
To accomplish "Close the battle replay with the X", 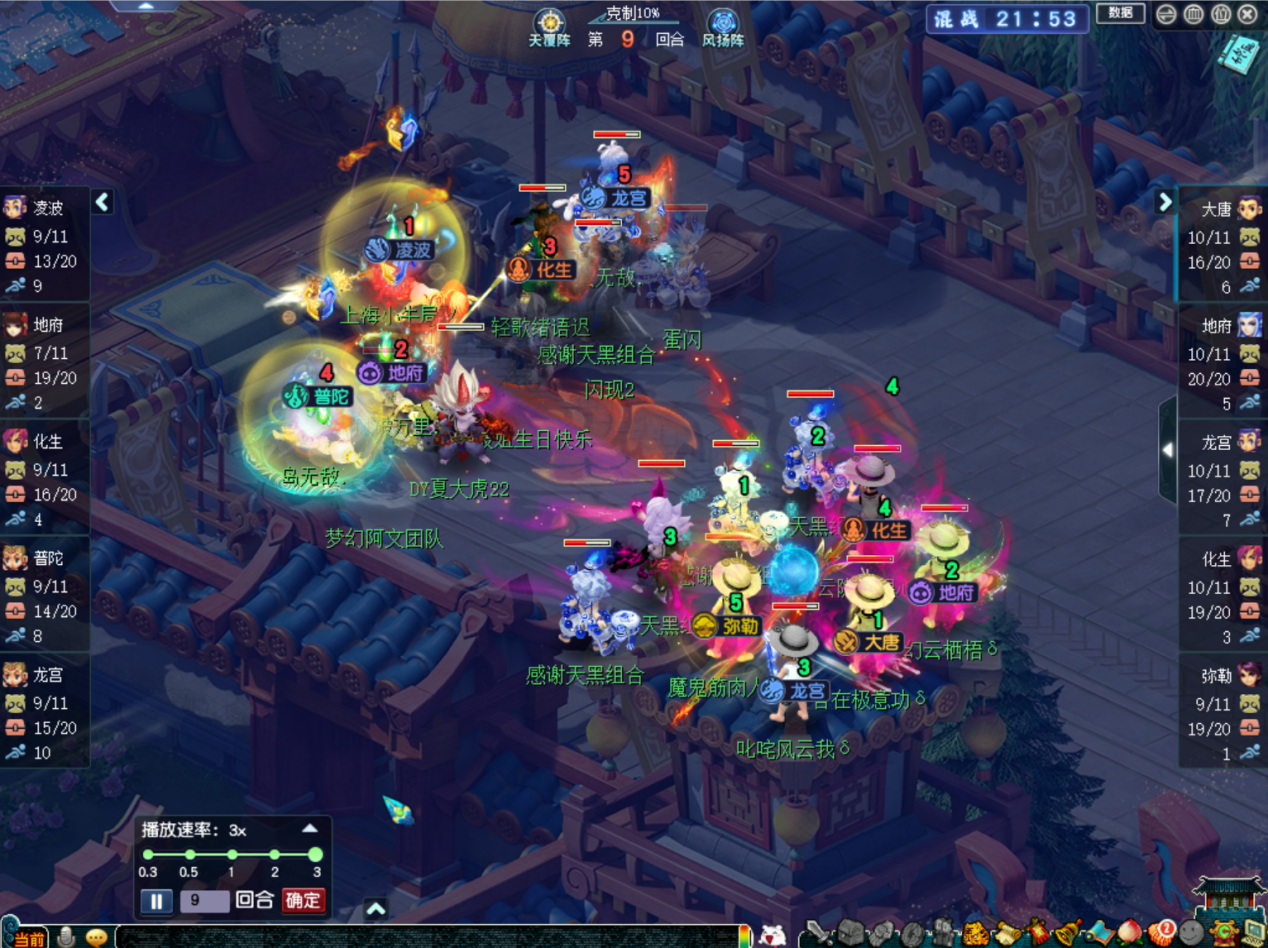I will click(x=1247, y=14).
